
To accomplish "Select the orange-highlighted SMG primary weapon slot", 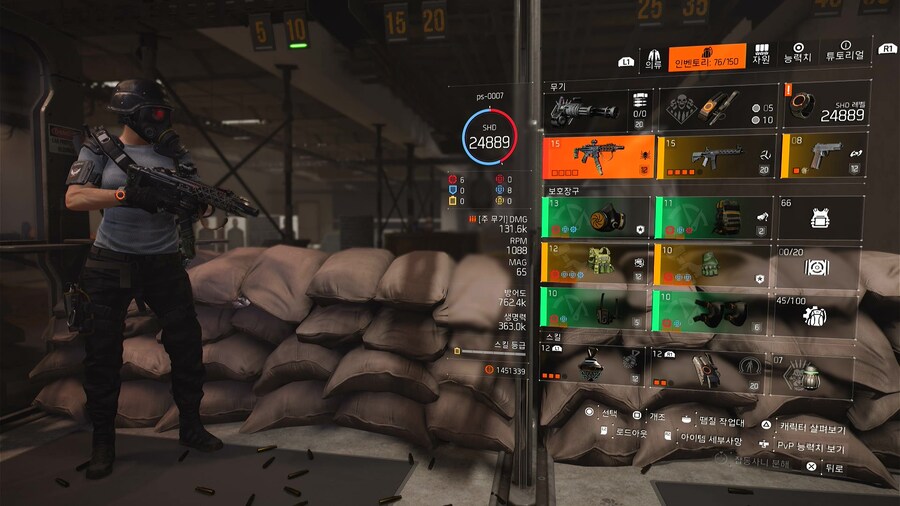I will point(598,156).
